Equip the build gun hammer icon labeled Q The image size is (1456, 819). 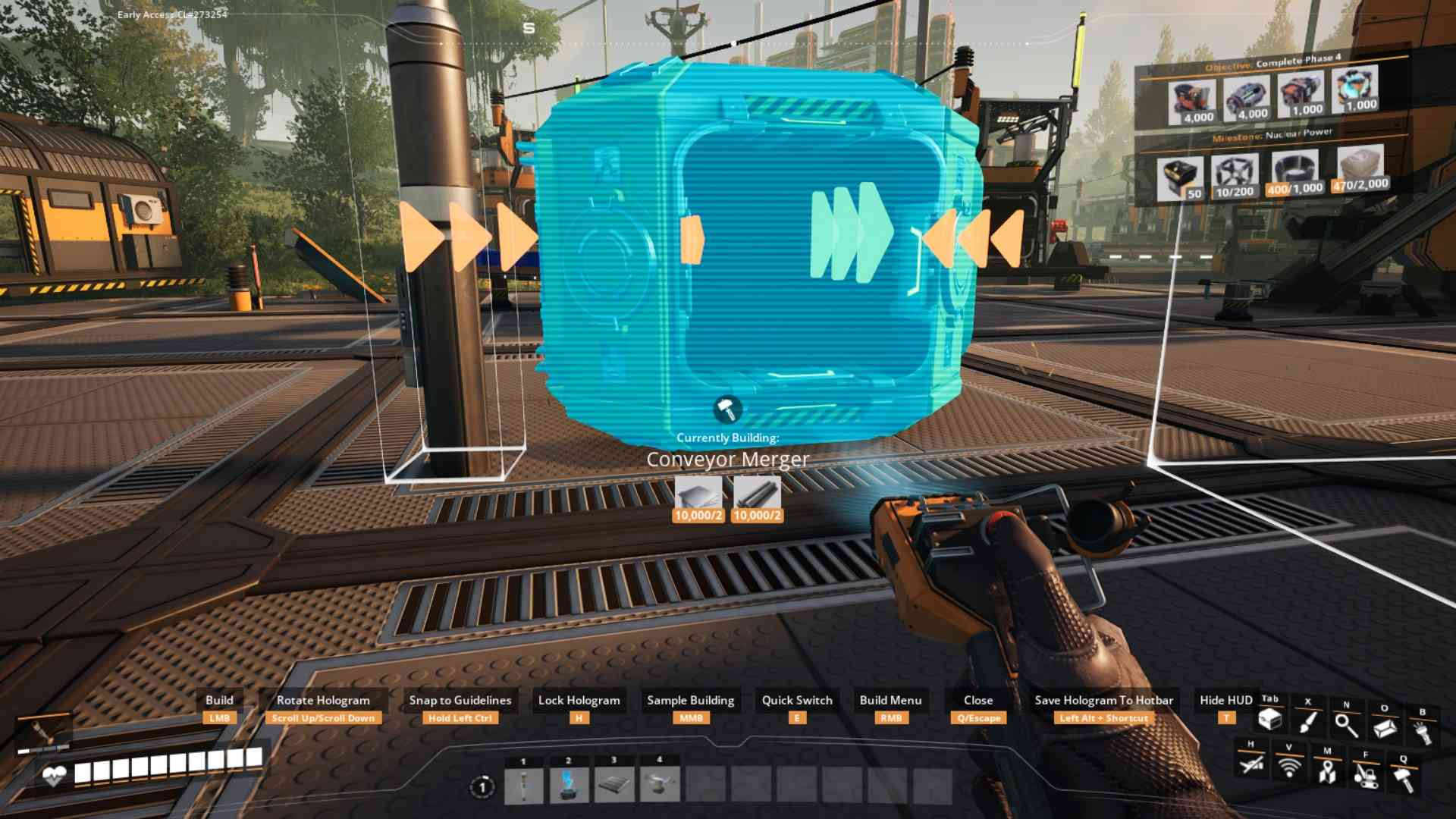pos(1404,778)
